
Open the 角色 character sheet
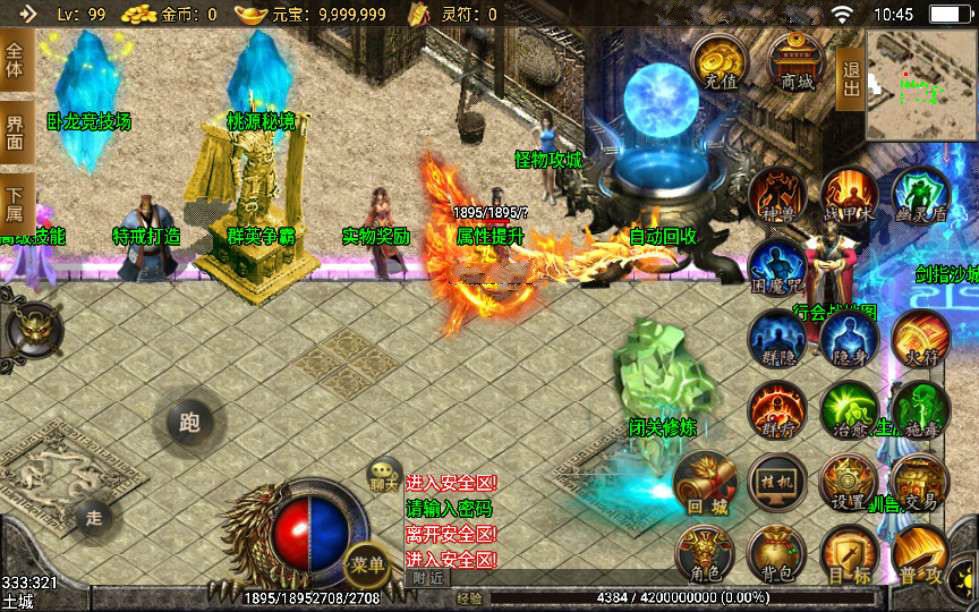point(706,553)
